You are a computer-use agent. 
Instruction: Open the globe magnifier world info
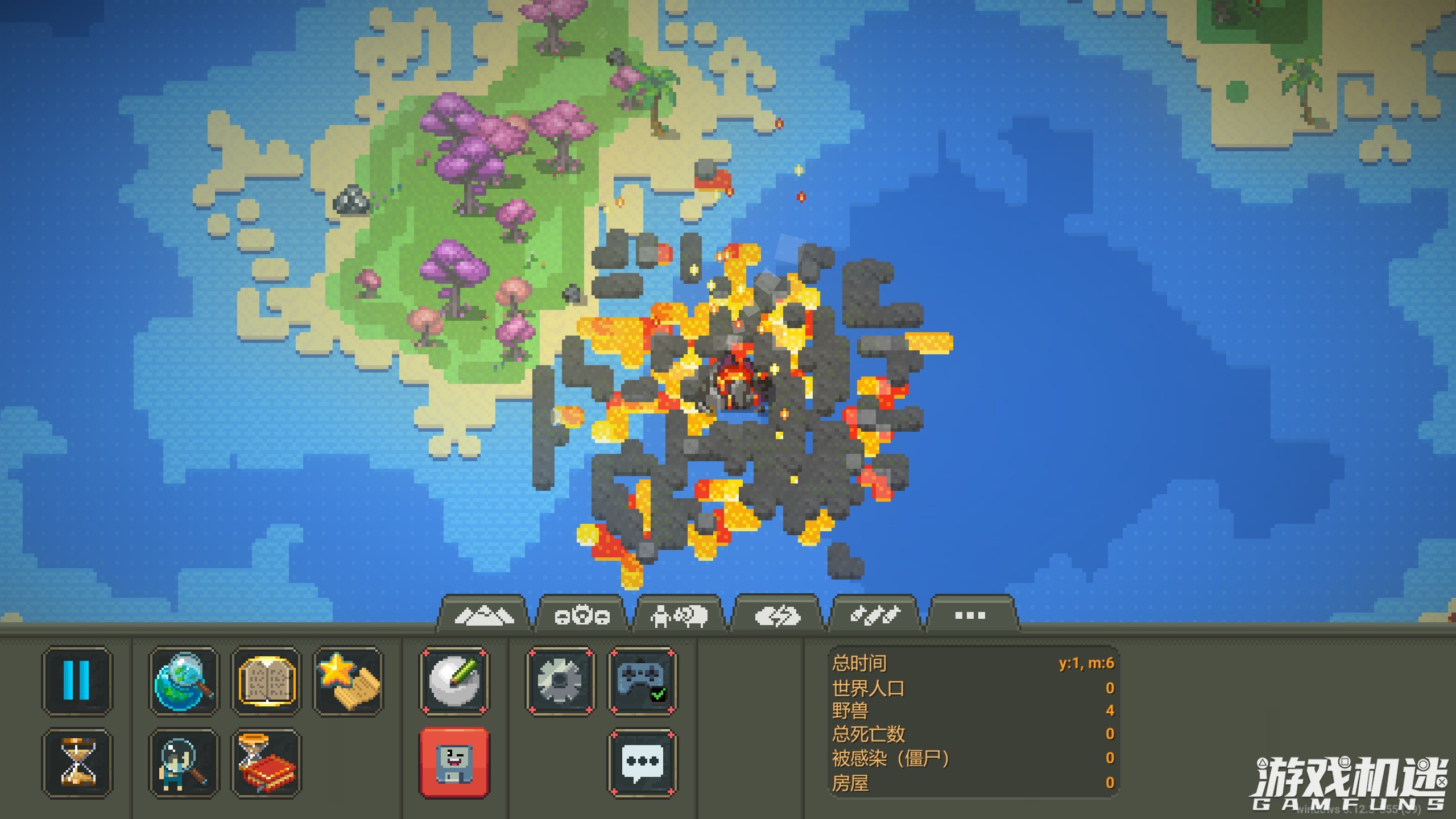(183, 680)
